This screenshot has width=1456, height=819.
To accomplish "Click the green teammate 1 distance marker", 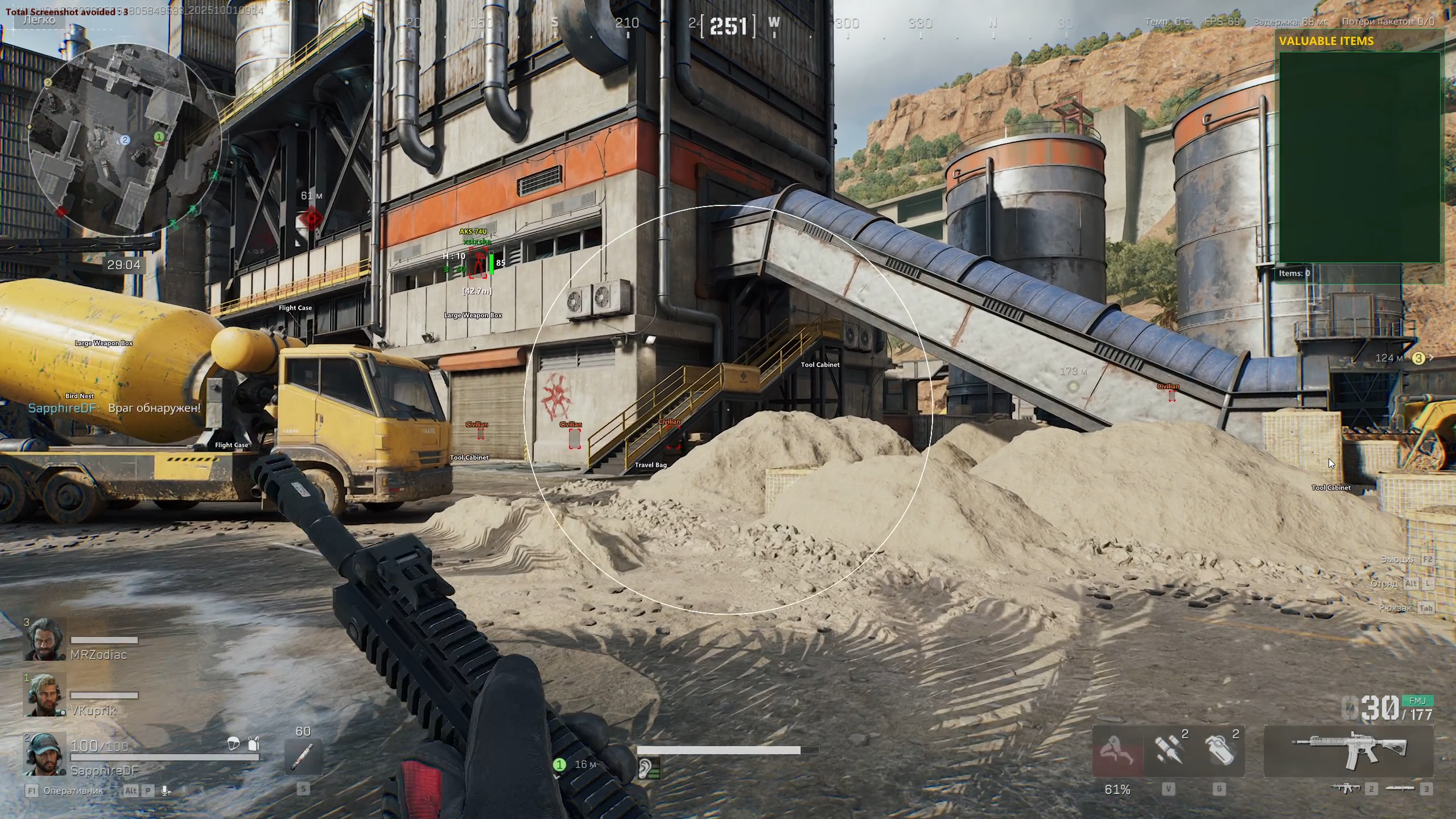I will tap(559, 764).
